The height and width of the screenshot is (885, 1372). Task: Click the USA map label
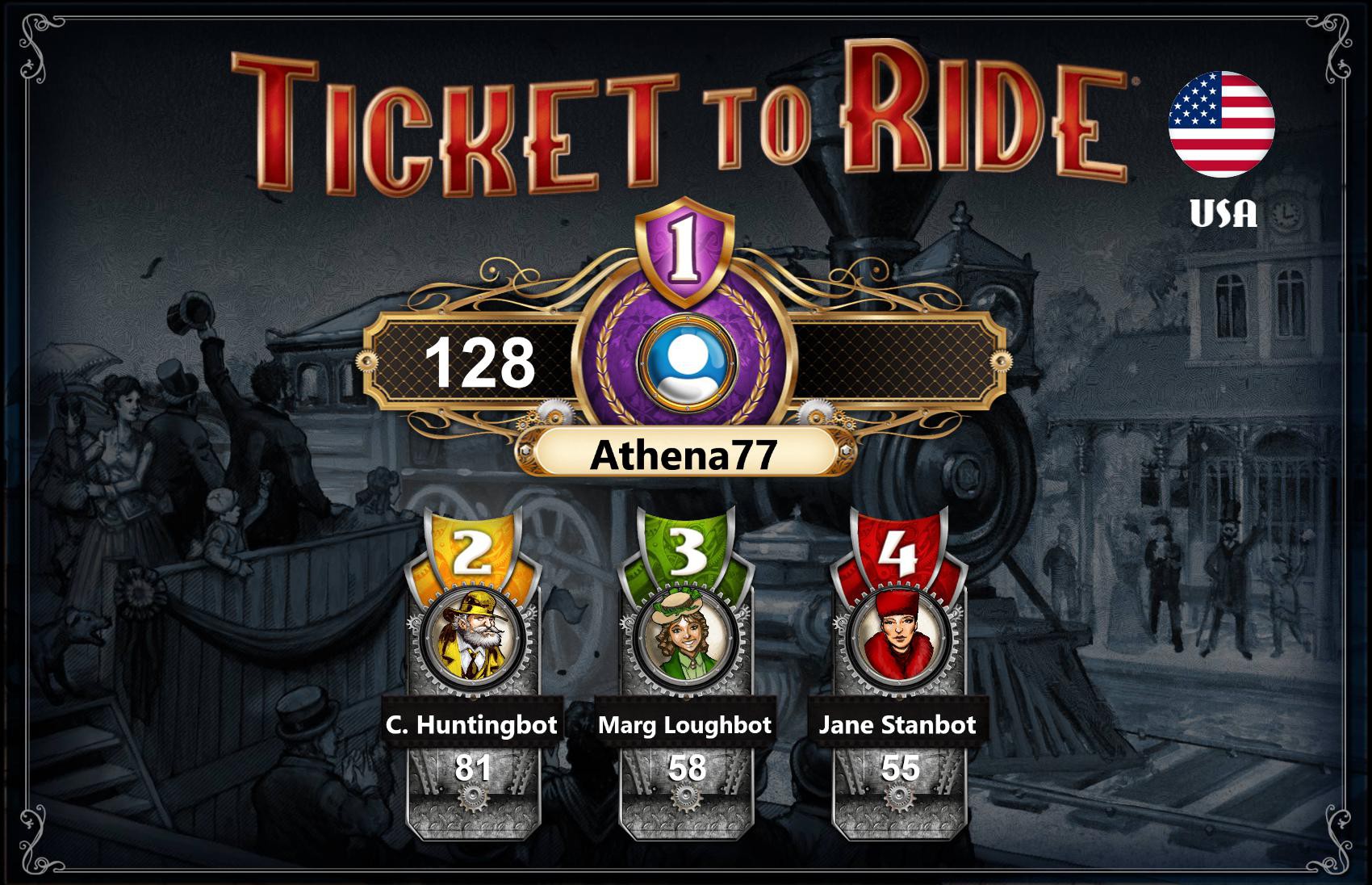tap(1224, 212)
